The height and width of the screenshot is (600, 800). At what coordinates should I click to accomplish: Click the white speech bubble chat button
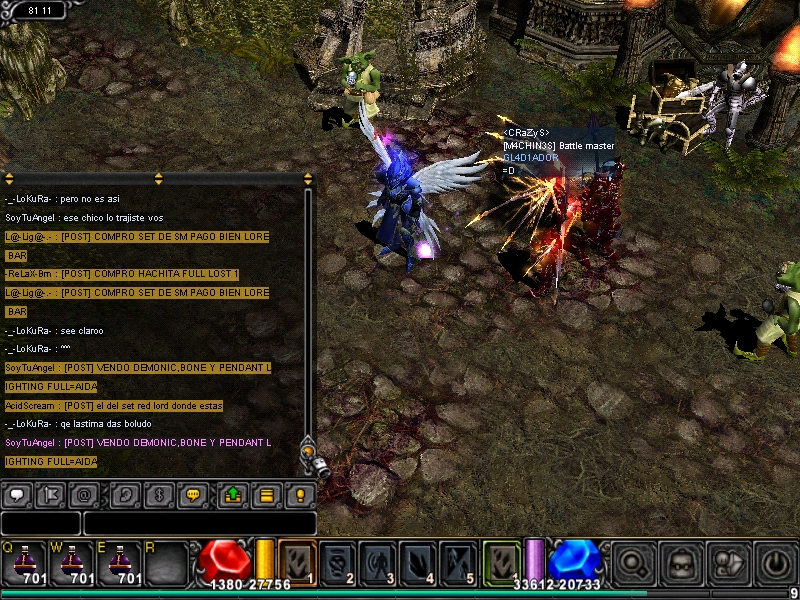[18, 494]
